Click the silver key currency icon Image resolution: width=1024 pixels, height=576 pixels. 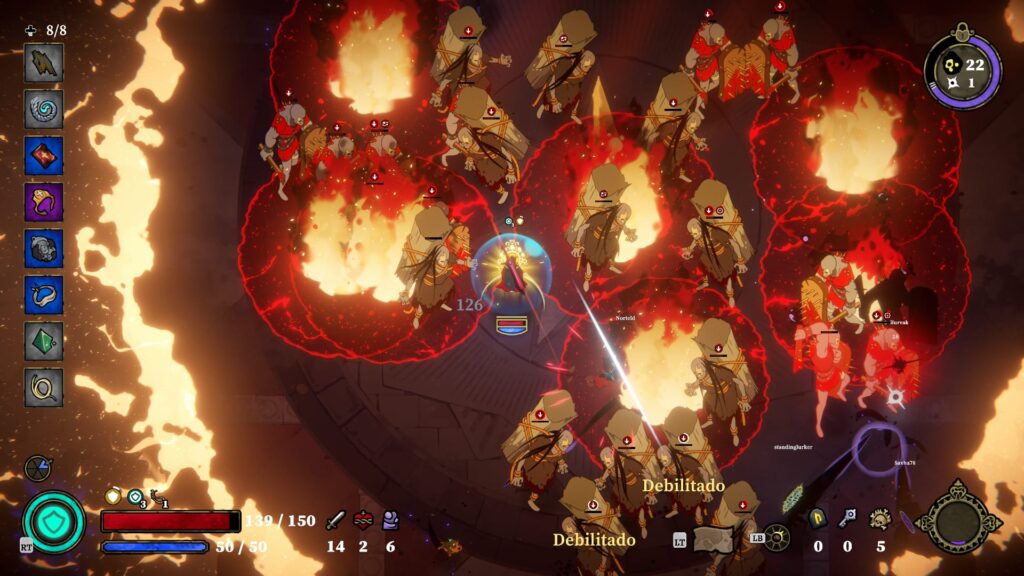pyautogui.click(x=848, y=518)
